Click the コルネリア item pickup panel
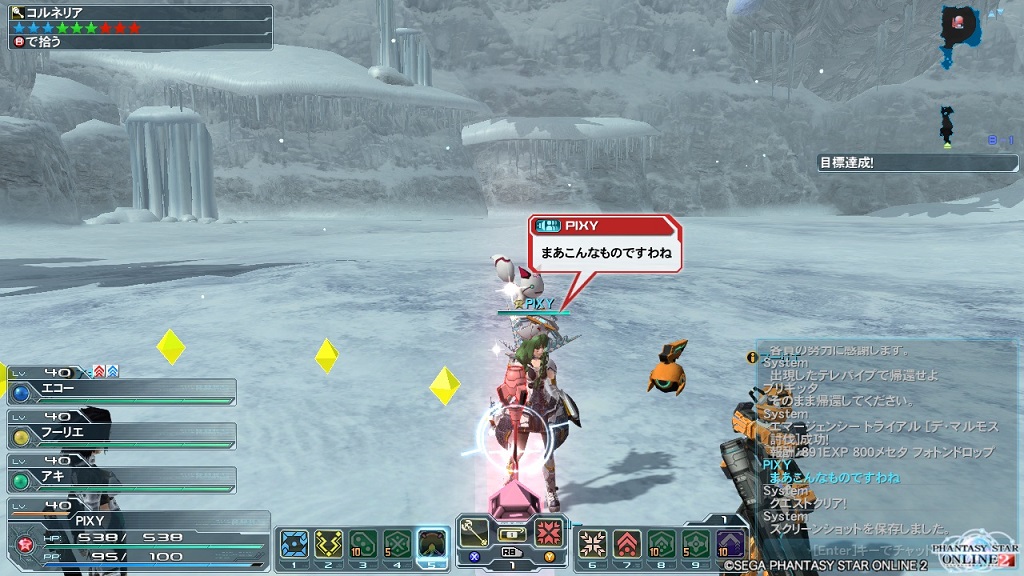The width and height of the screenshot is (1024, 576). 137,27
